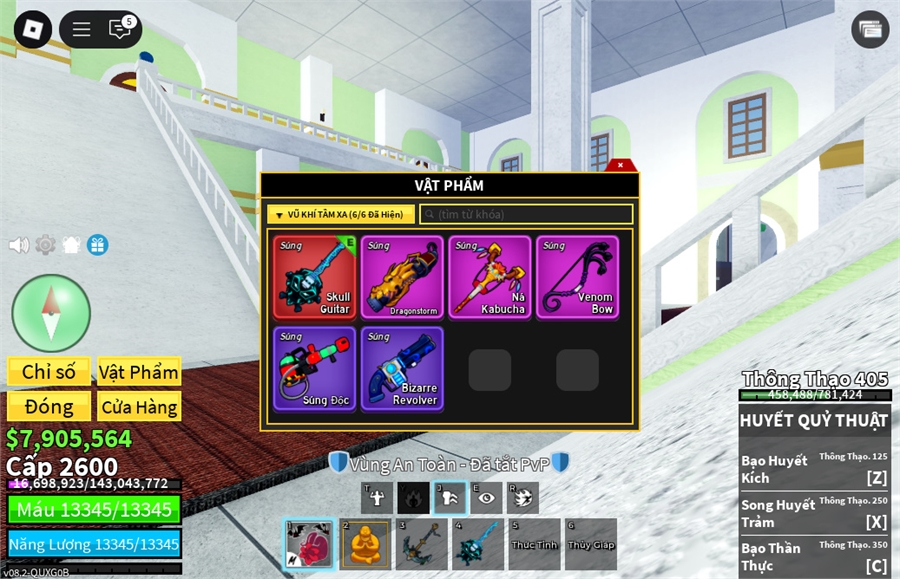Open the Vũ Khí Tầm Xa category dropdown
This screenshot has width=900, height=579.
point(340,214)
